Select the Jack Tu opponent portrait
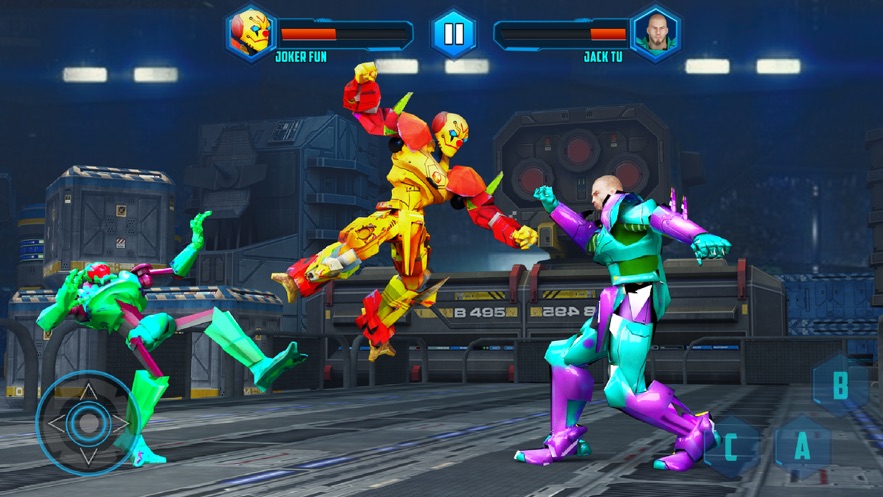This screenshot has width=883, height=497. [x=656, y=33]
